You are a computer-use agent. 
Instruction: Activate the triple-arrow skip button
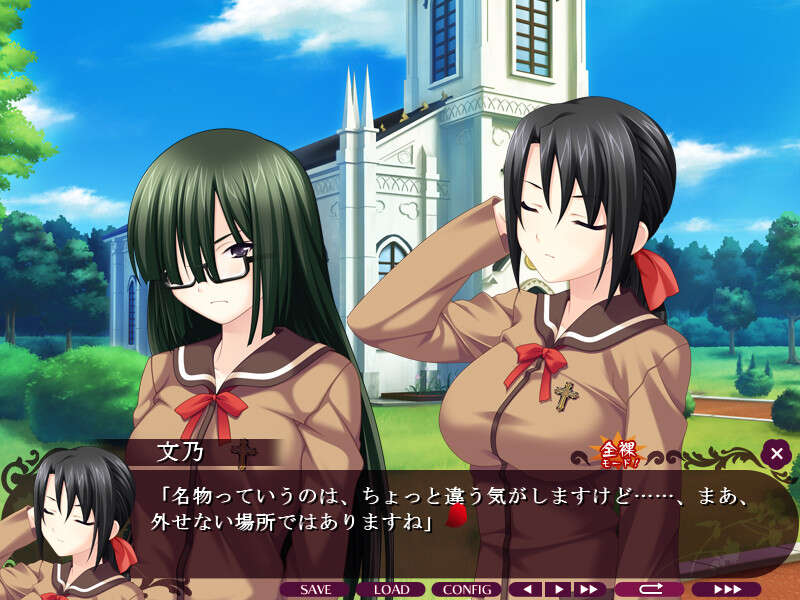(x=726, y=590)
